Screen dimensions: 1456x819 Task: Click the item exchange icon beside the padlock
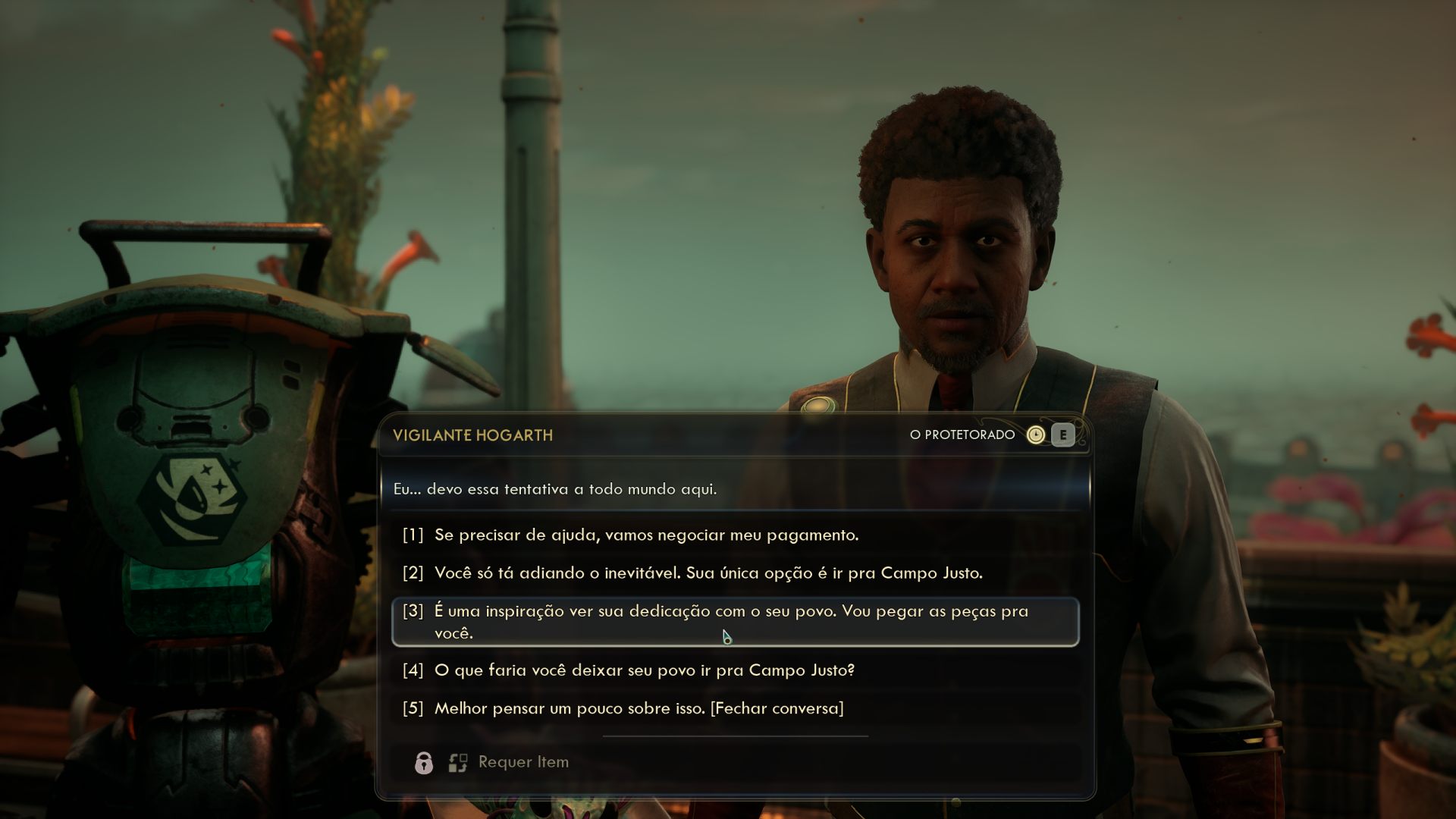pyautogui.click(x=457, y=761)
